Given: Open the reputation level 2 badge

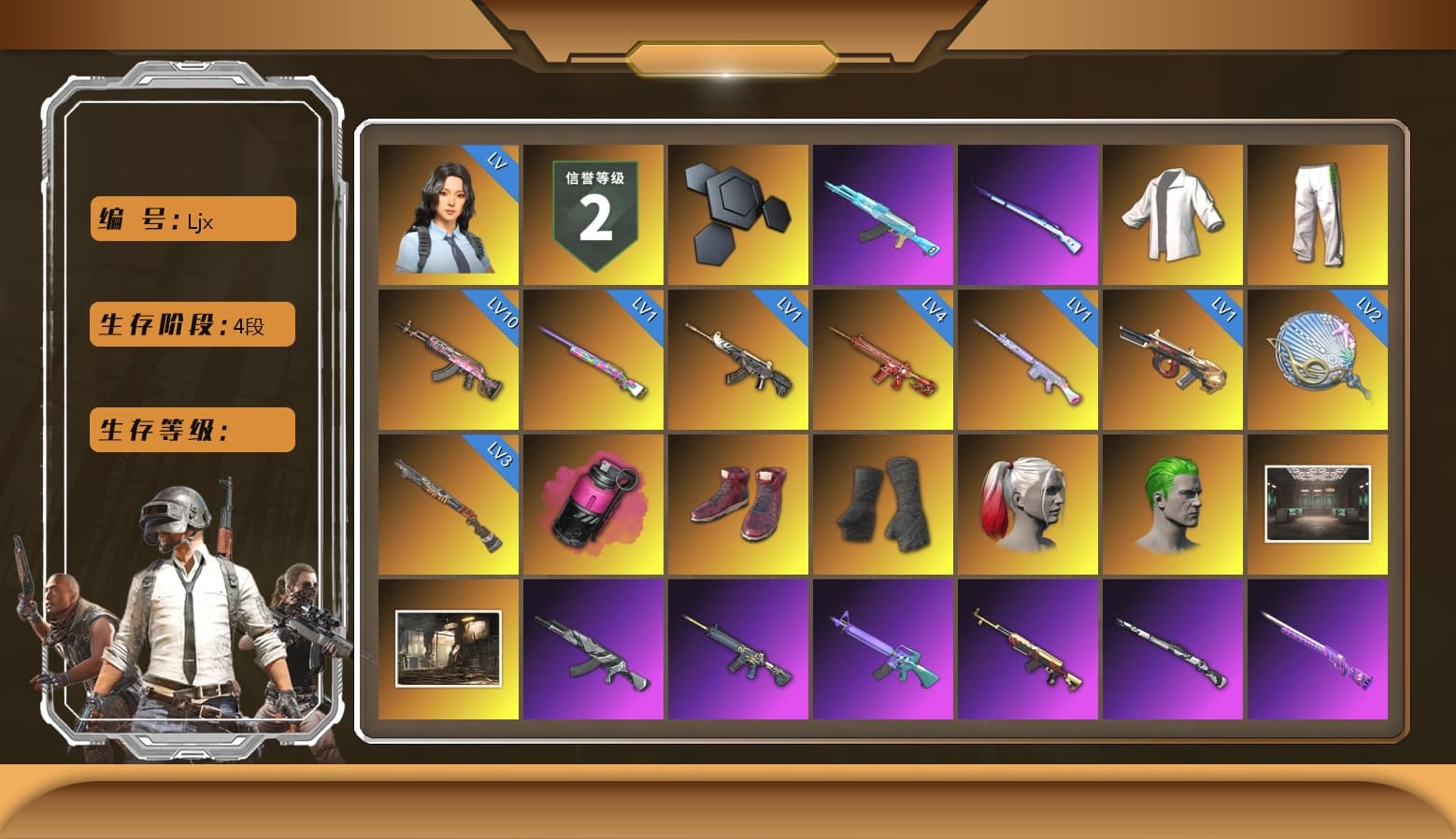Looking at the screenshot, I should [x=592, y=214].
